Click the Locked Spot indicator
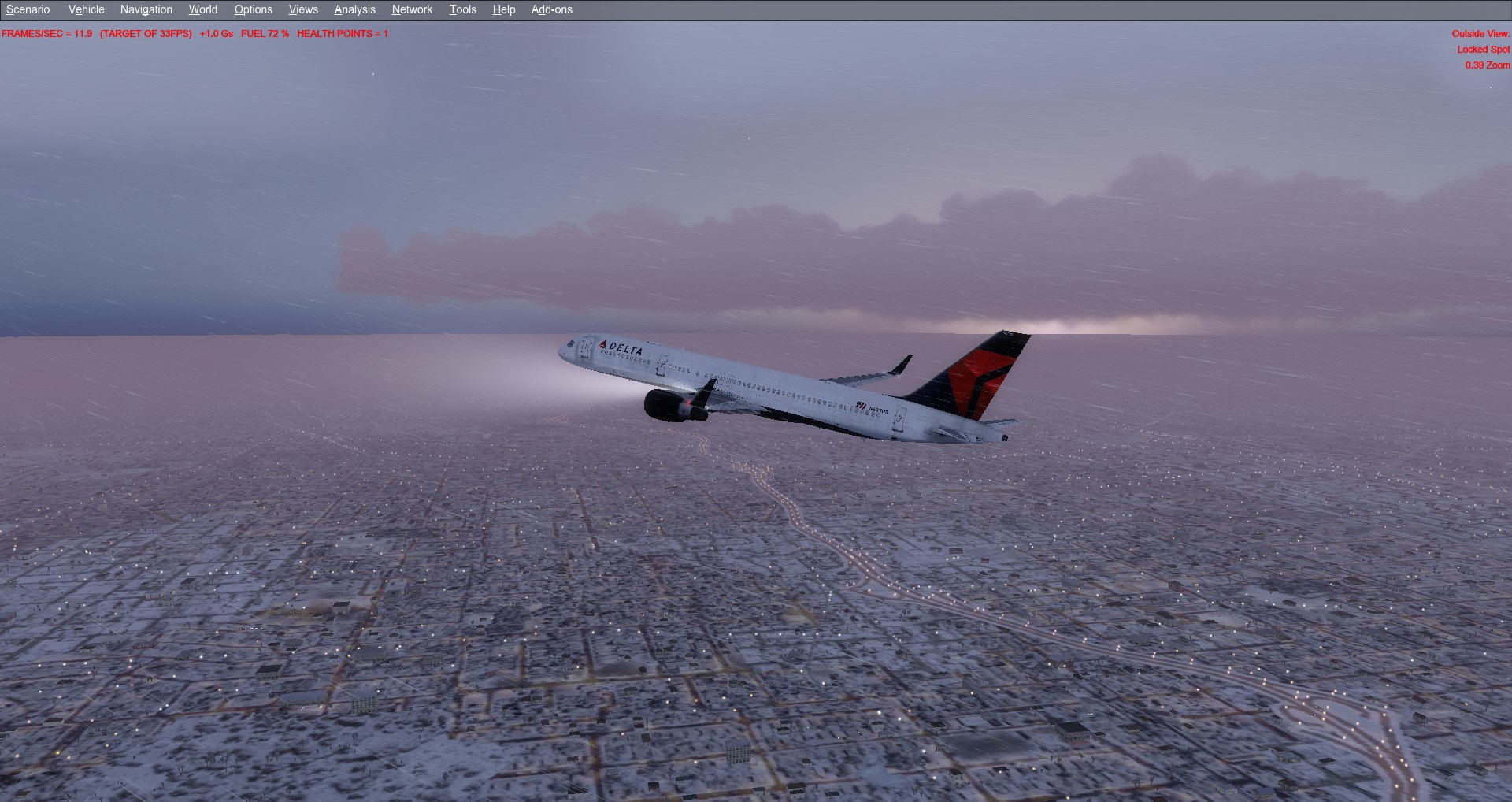This screenshot has width=1512, height=802. point(1484,50)
